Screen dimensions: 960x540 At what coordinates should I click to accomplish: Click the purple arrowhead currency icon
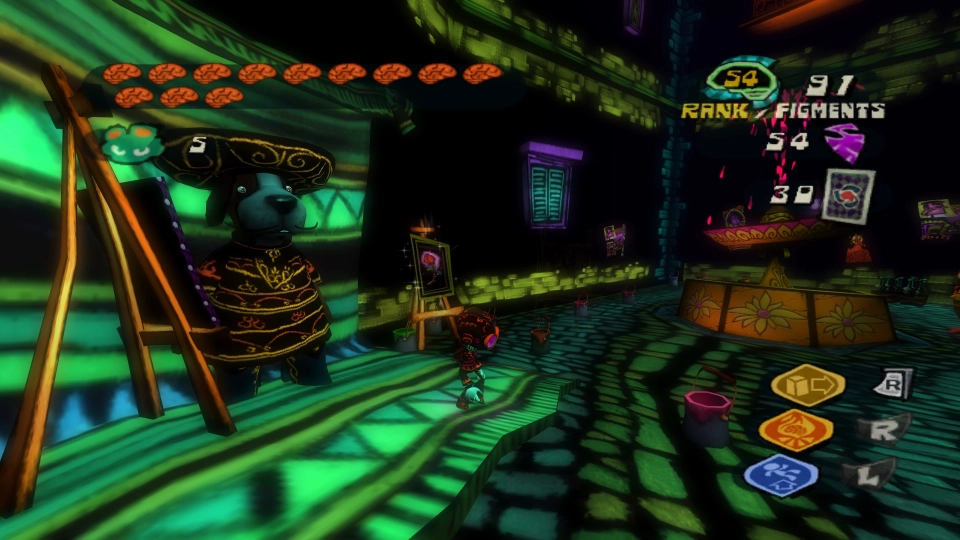[x=843, y=141]
